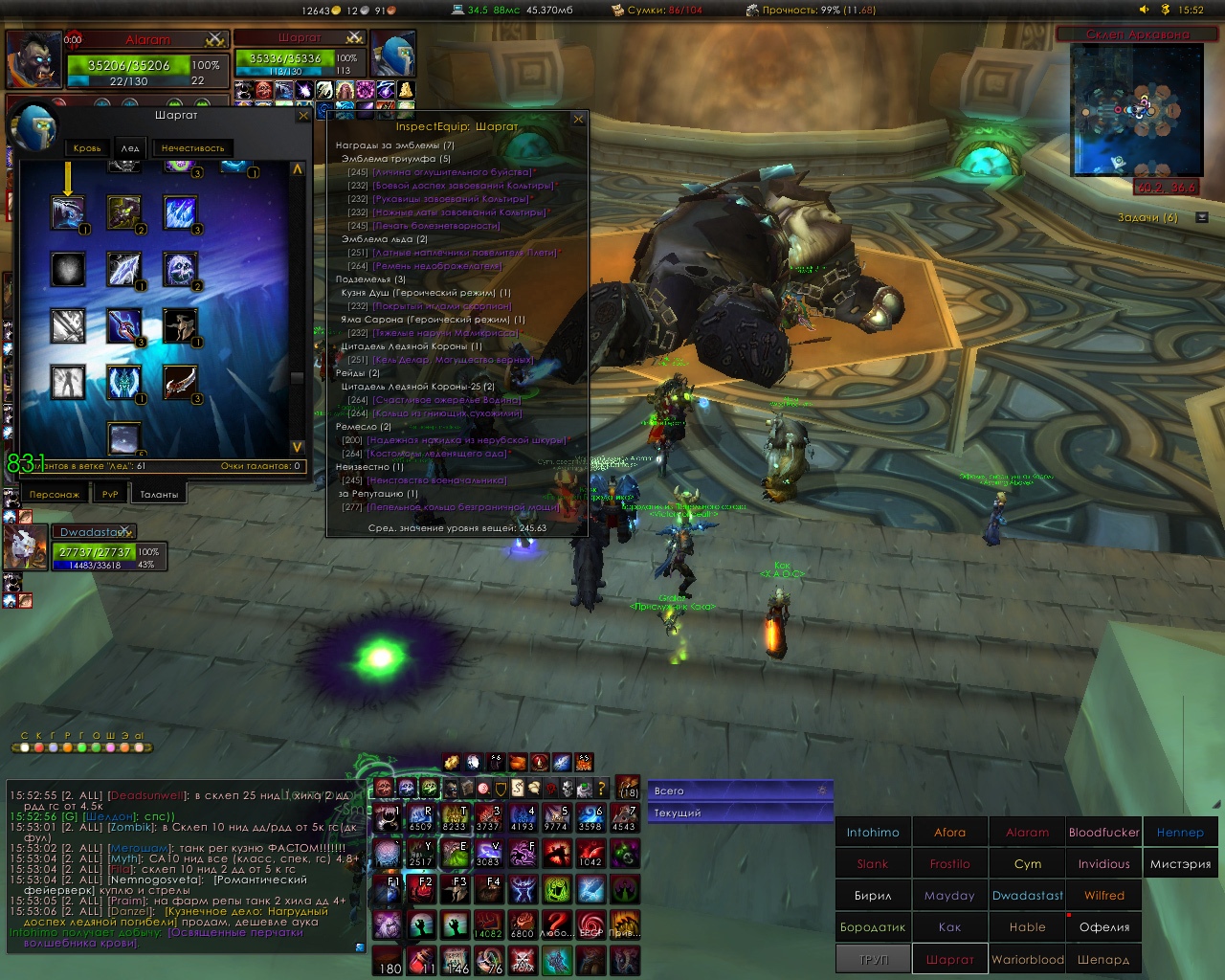
Task: Select Intohimo in the raid frames
Action: (873, 833)
